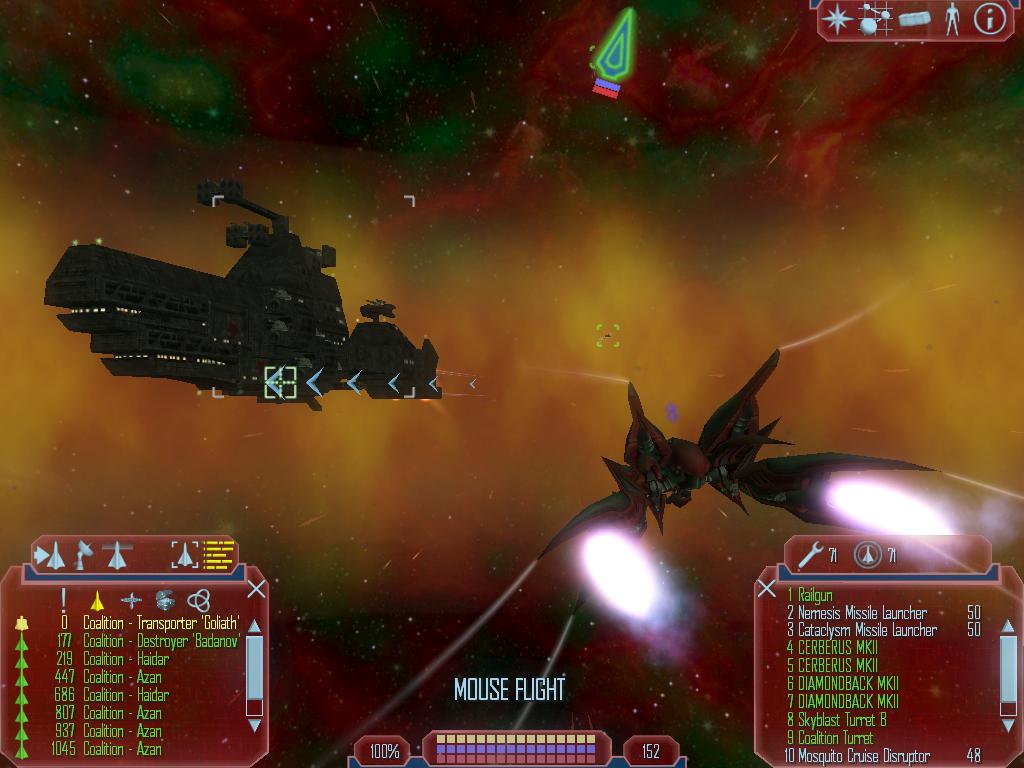
Task: Click the wrench repair icon
Action: click(x=809, y=553)
